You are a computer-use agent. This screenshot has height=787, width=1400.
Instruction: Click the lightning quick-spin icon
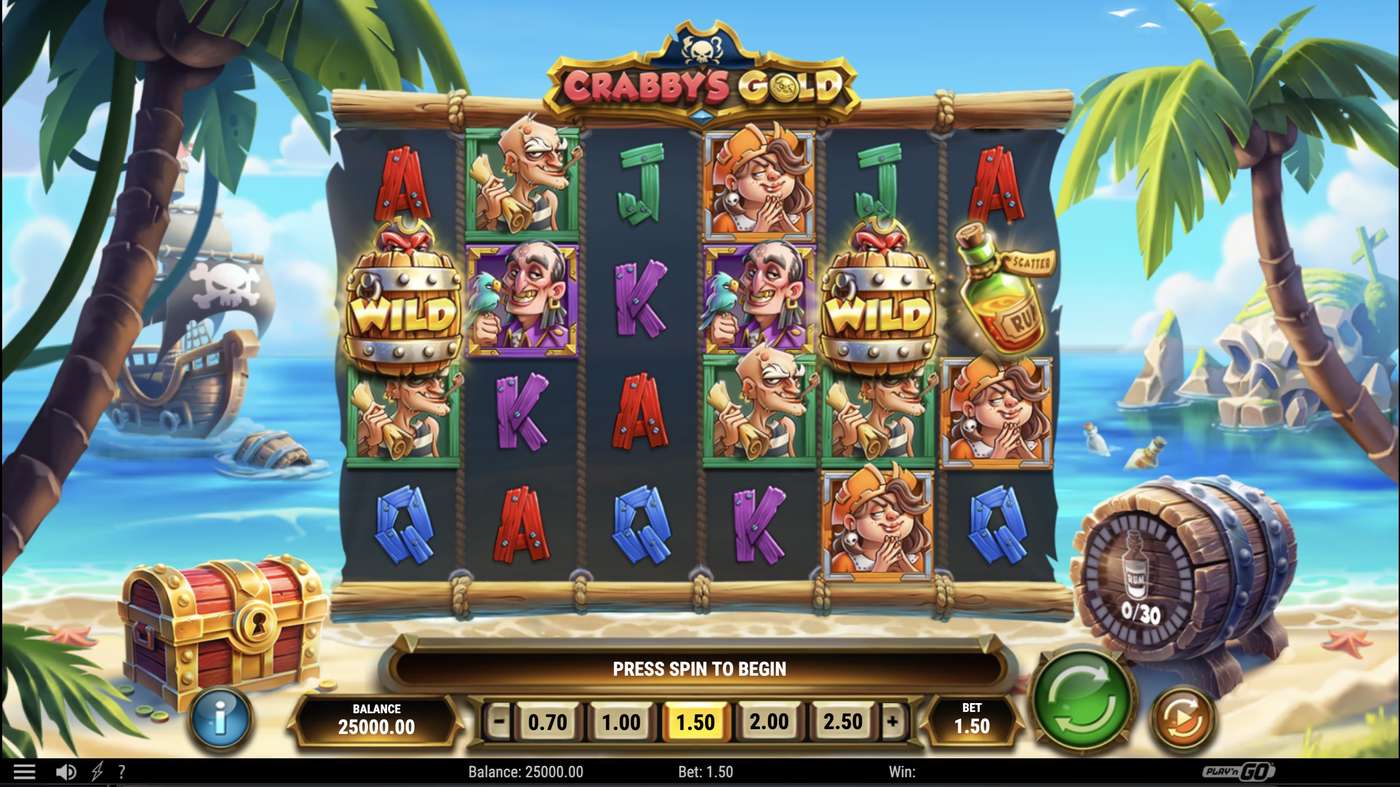95,771
